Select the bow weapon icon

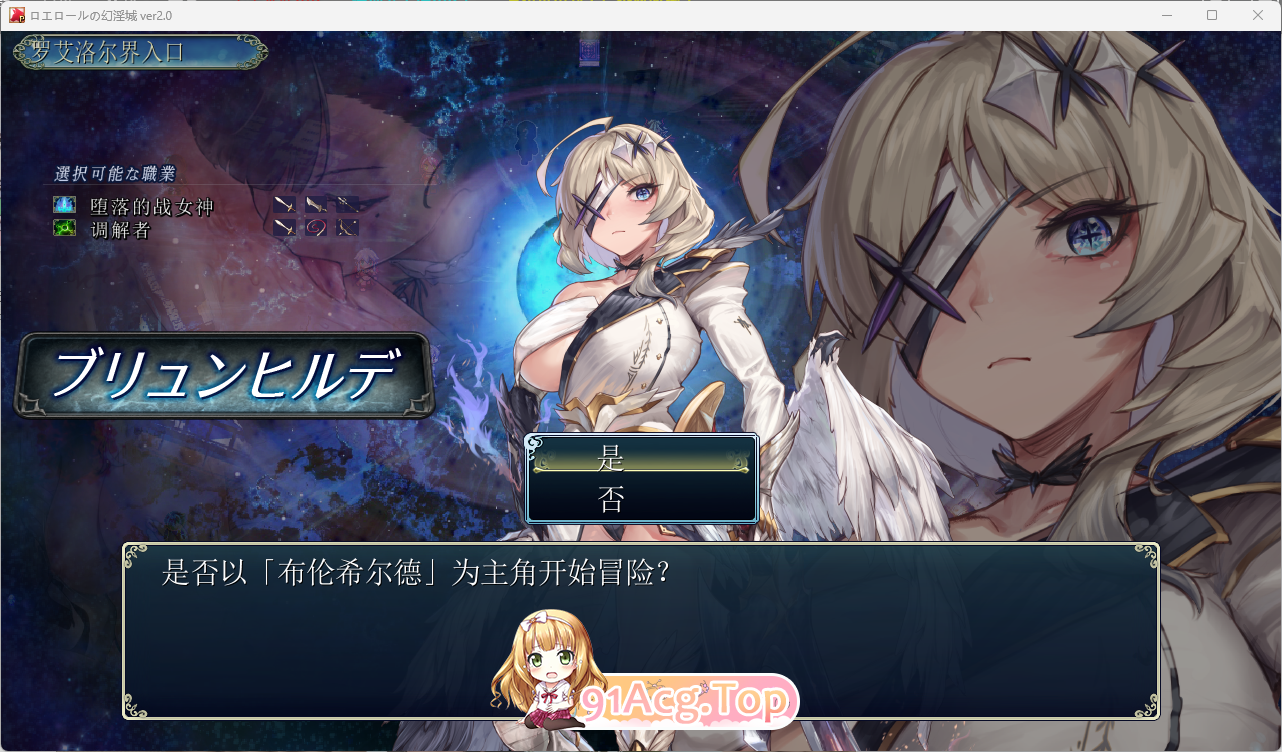point(348,227)
